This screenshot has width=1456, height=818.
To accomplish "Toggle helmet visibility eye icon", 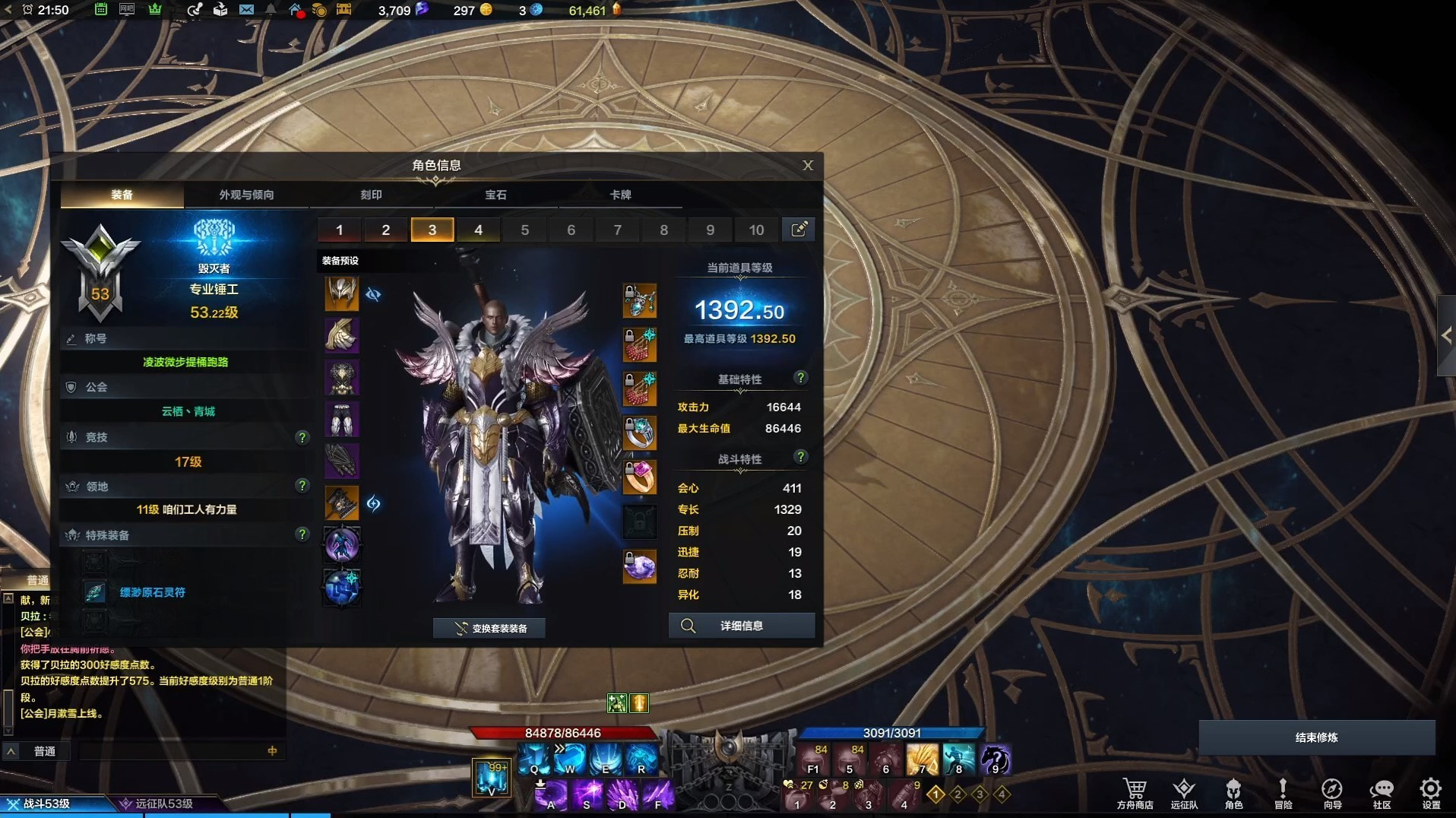I will coord(373,294).
